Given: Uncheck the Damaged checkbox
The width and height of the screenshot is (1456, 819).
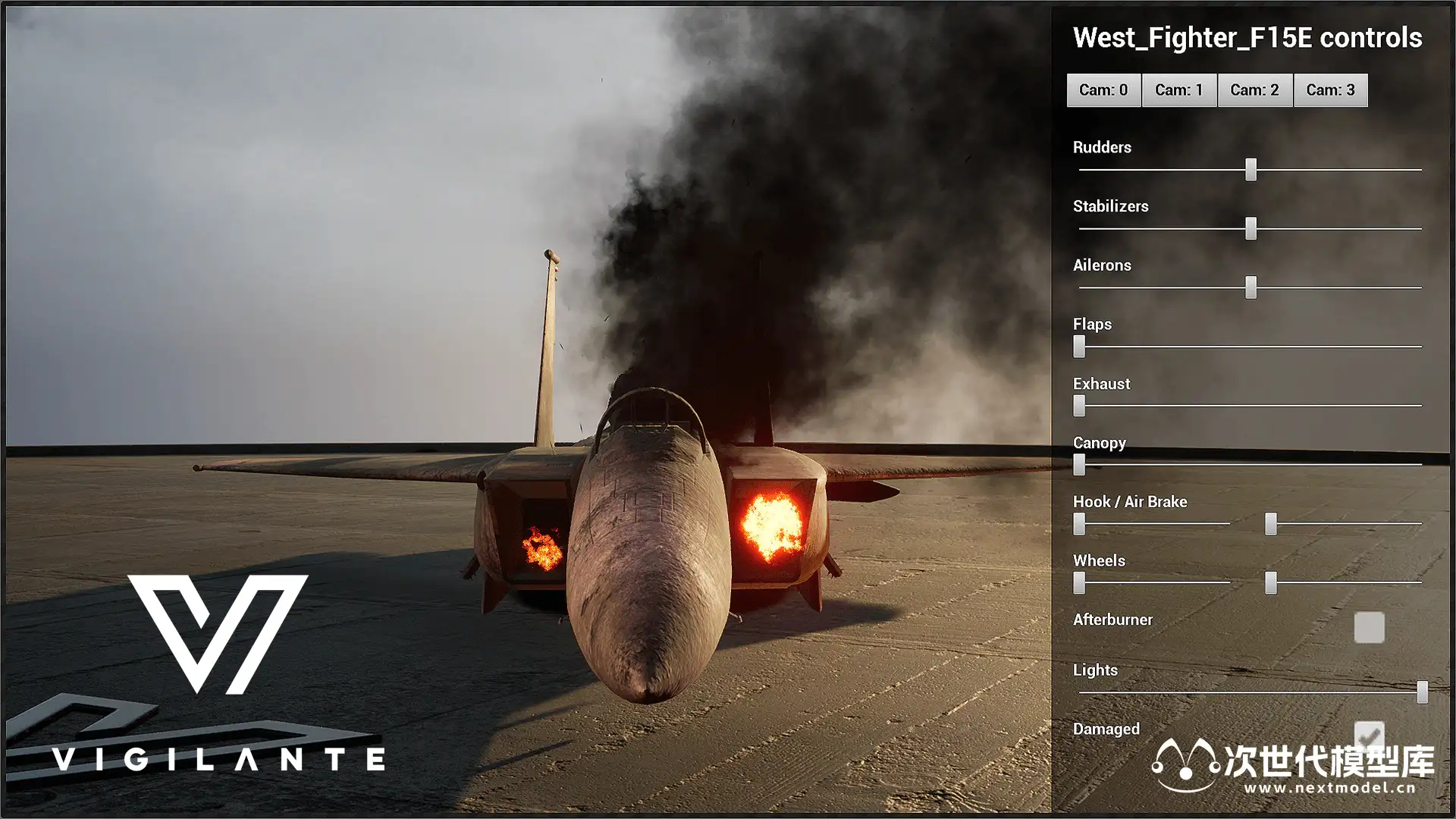Looking at the screenshot, I should pyautogui.click(x=1369, y=734).
